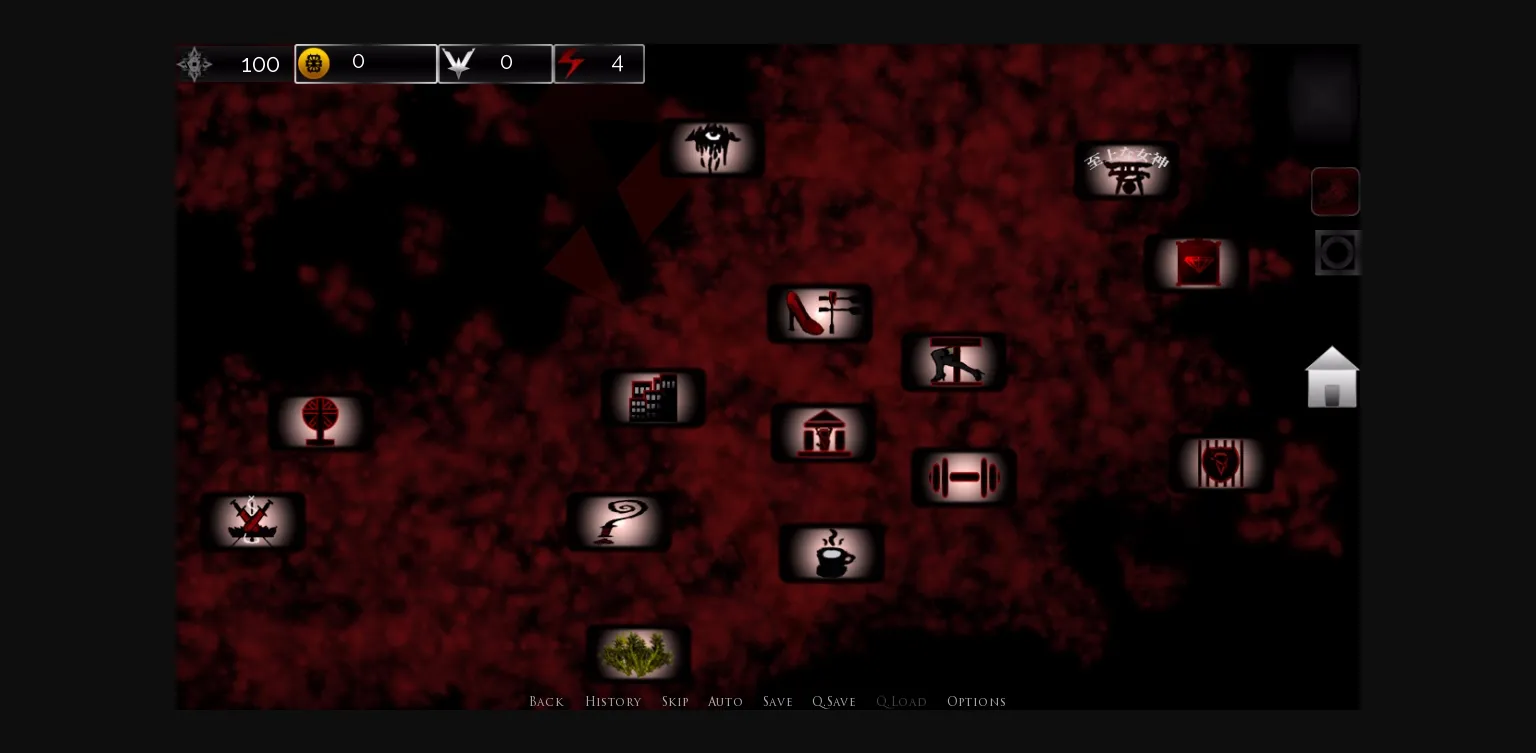This screenshot has height=753, width=1536.
Task: Visit the crossed swords battle location
Action: coord(253,521)
